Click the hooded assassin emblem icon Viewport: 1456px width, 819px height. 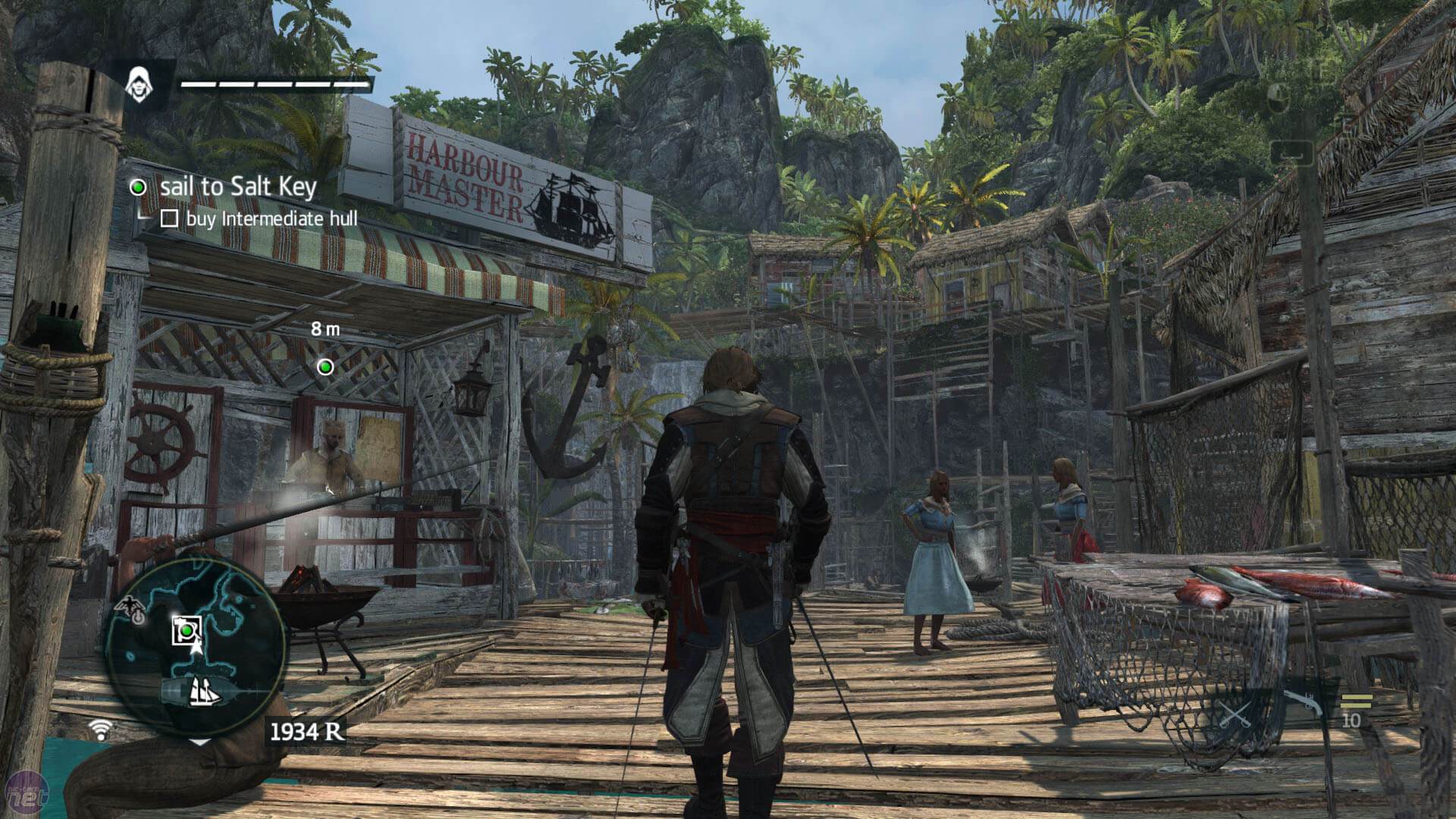point(138,83)
